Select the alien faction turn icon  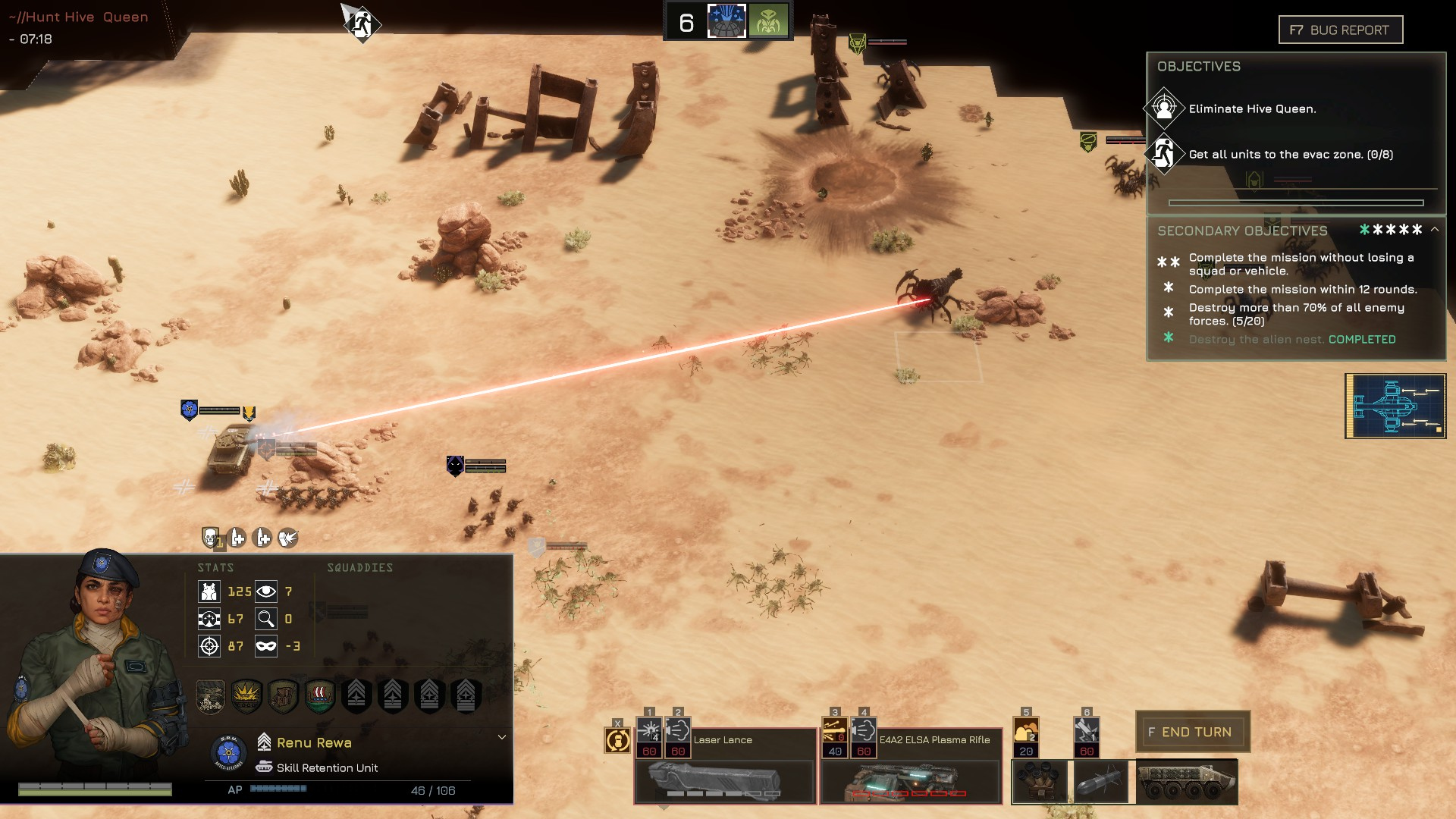(x=768, y=21)
